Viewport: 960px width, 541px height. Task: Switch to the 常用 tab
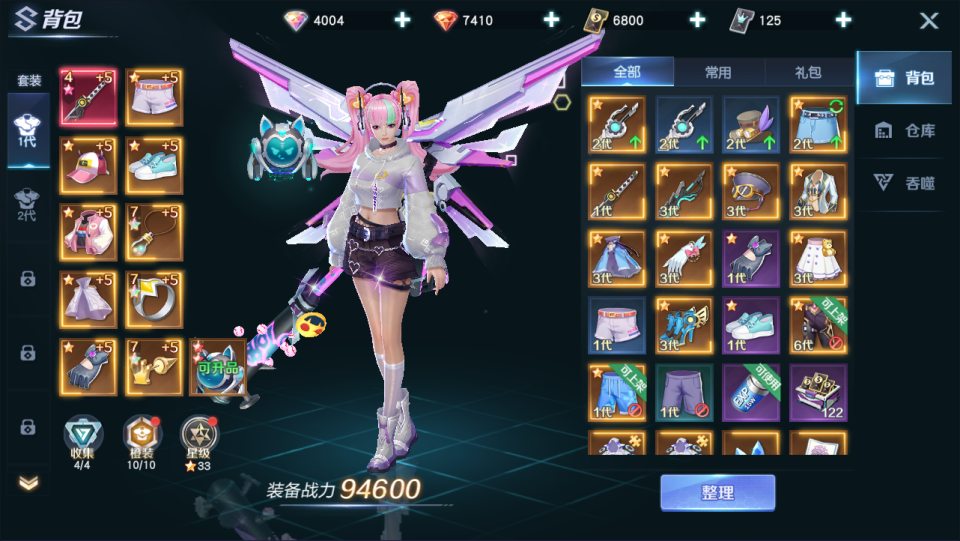(718, 72)
